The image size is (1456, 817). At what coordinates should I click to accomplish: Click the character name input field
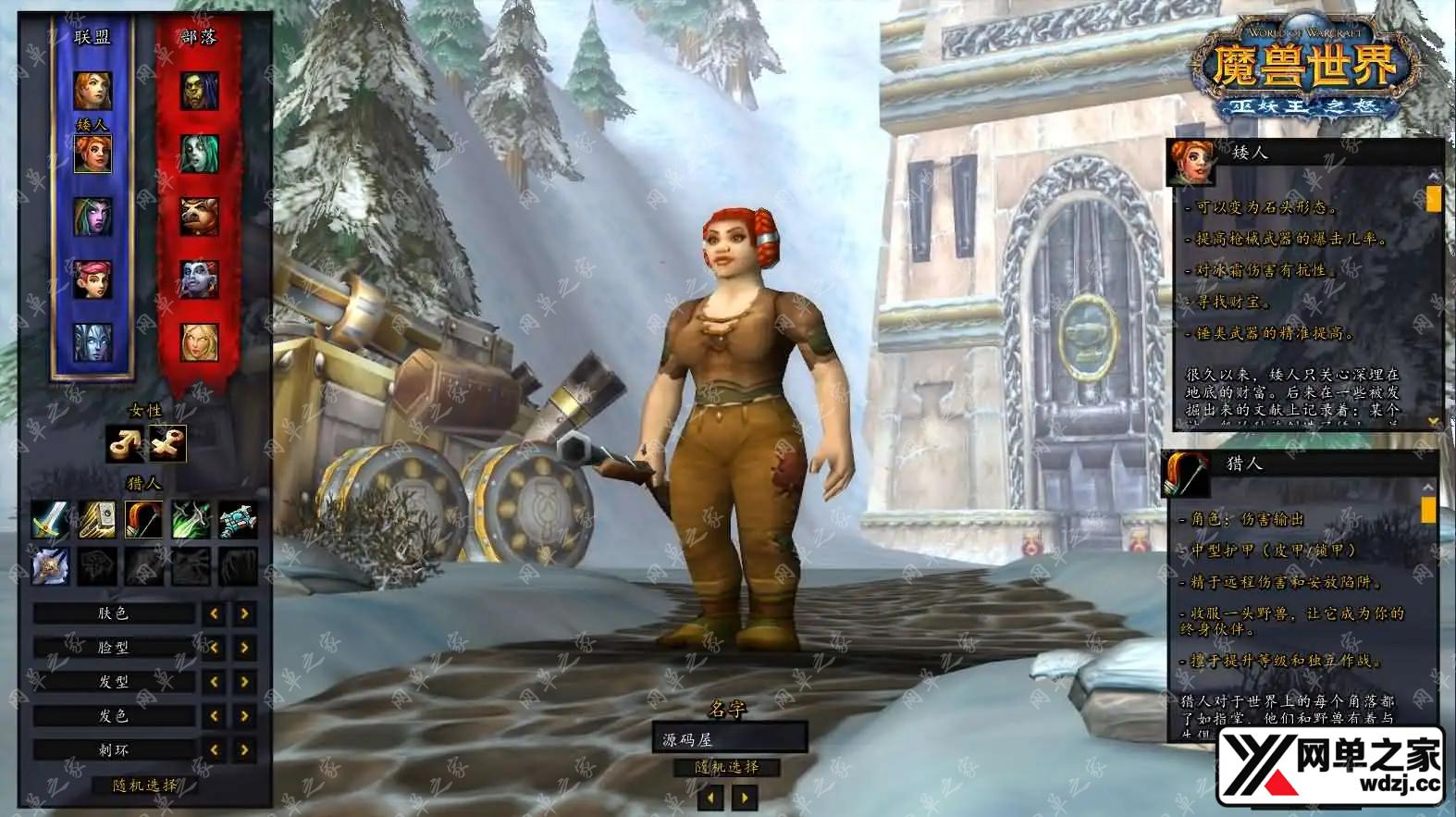pos(729,738)
